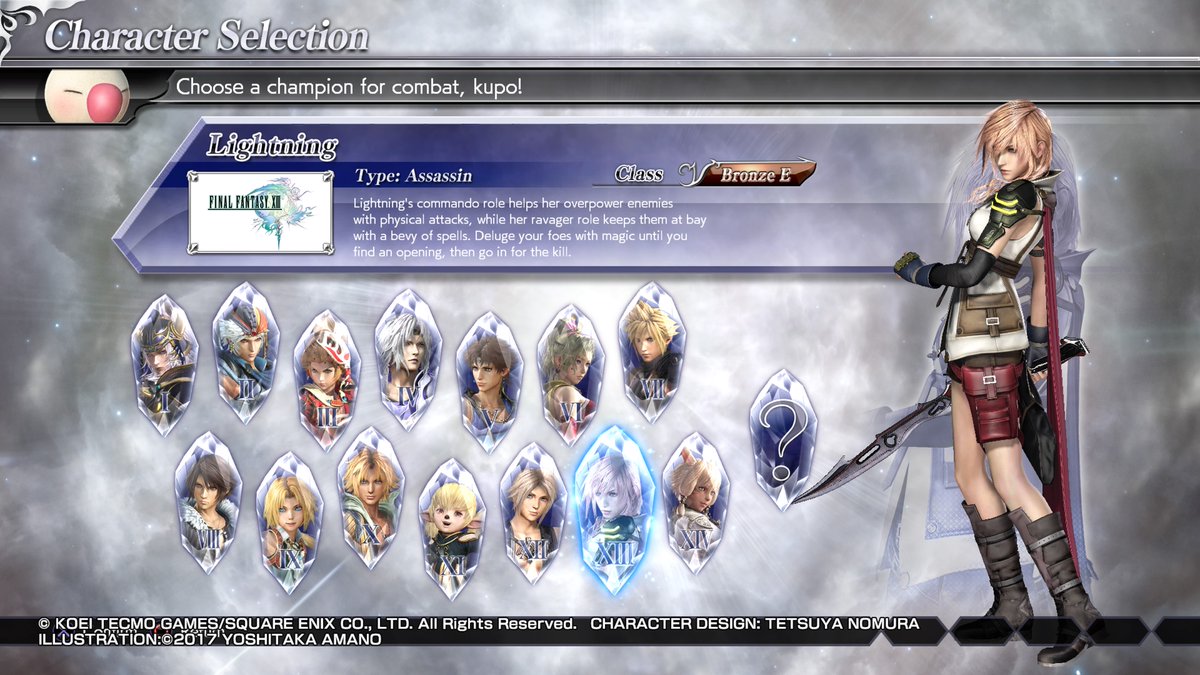Choose Bartz's crystal marked V
Image resolution: width=1200 pixels, height=675 pixels.
(490, 381)
